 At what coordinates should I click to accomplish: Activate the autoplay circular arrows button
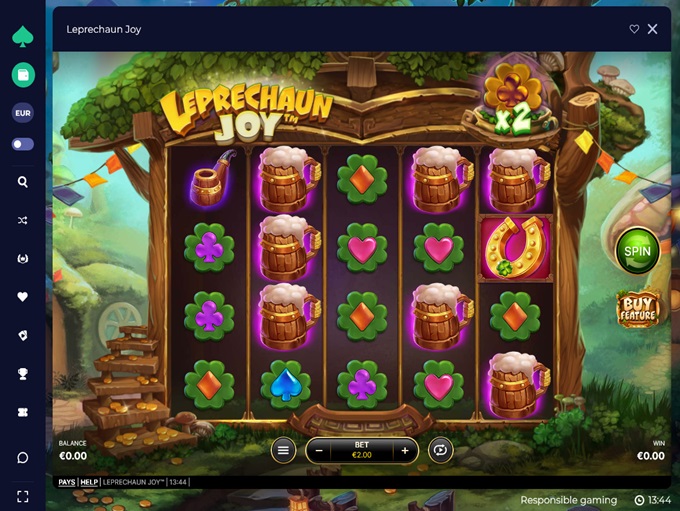[x=440, y=451]
